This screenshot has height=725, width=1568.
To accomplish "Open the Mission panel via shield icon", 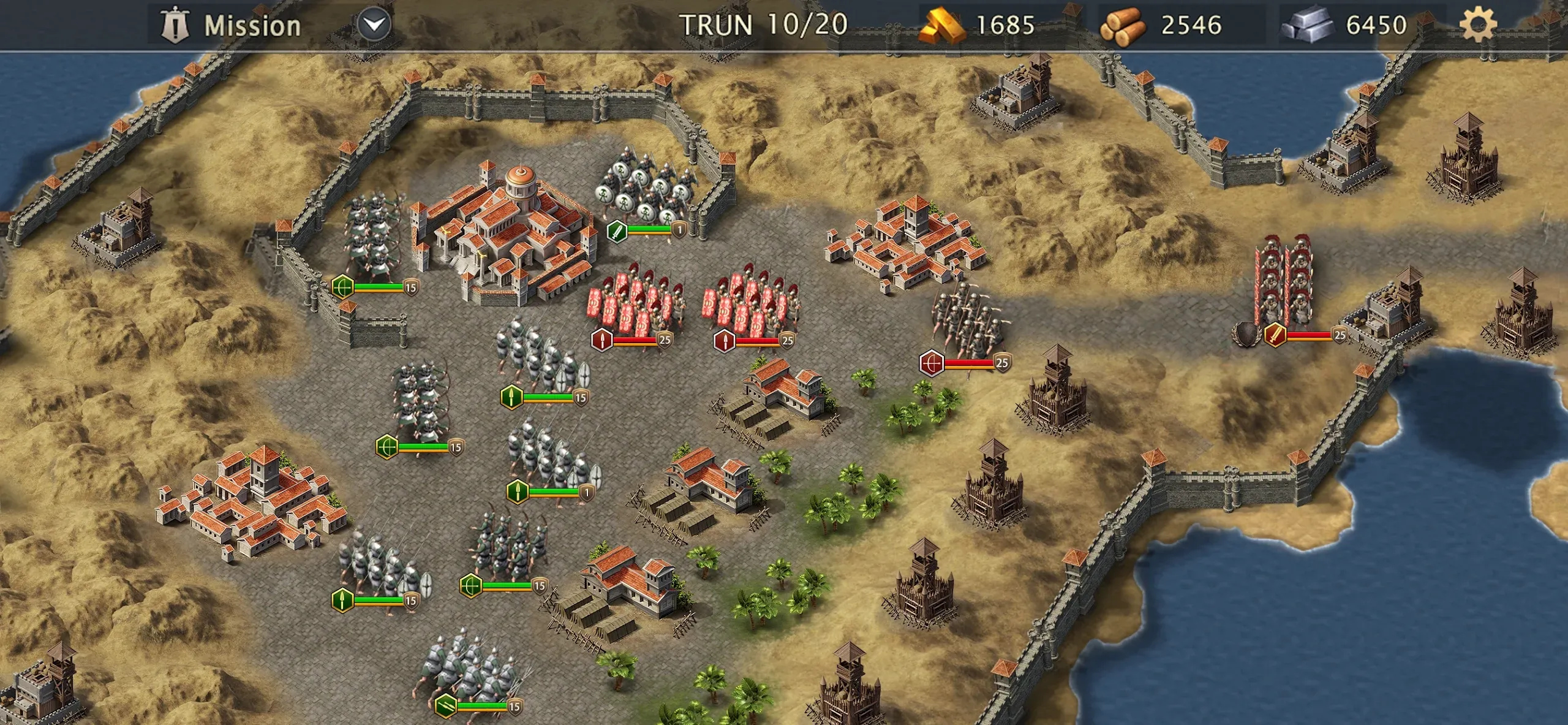I will pos(175,25).
